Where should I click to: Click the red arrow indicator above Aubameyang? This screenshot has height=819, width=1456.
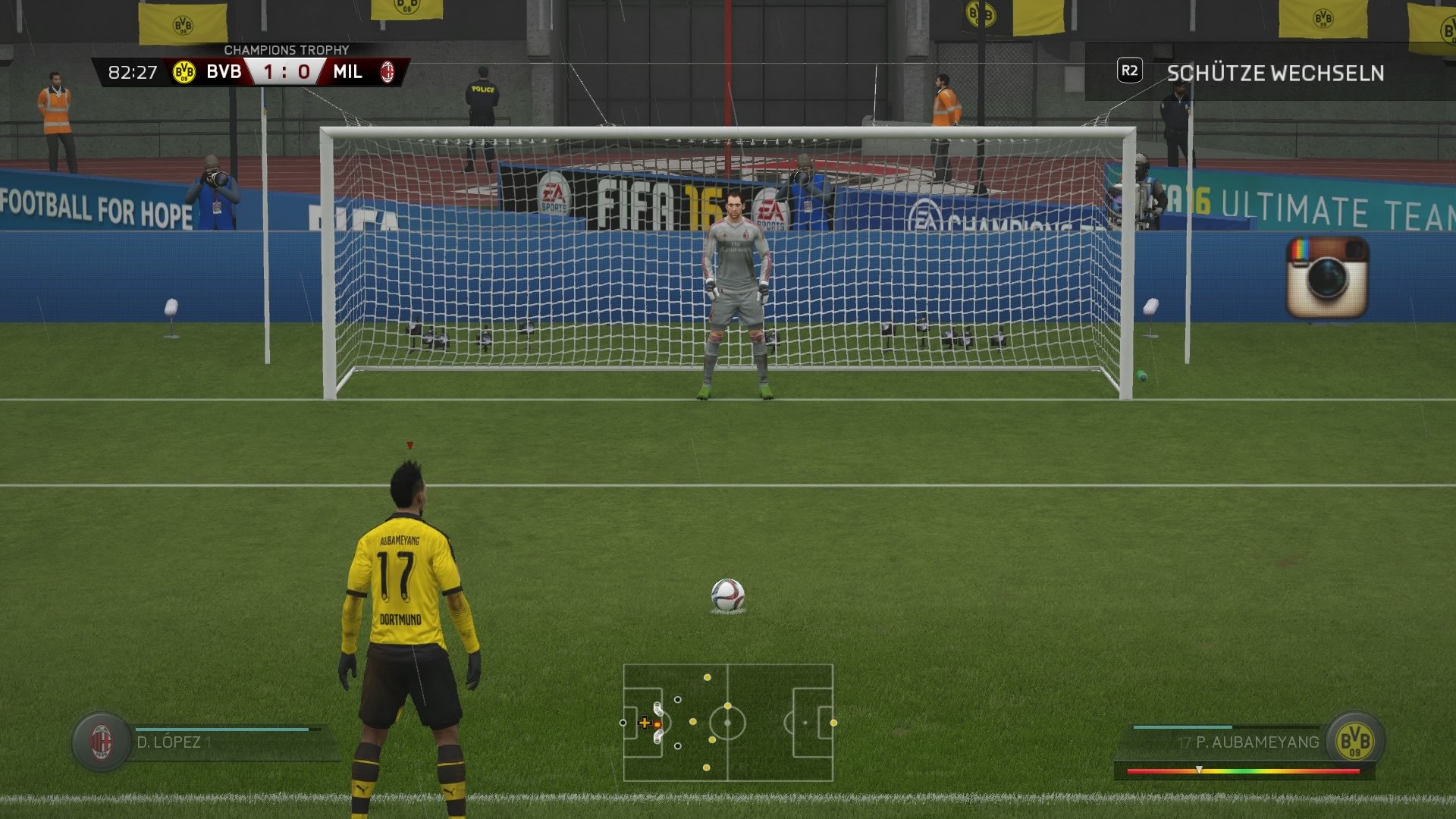(409, 447)
